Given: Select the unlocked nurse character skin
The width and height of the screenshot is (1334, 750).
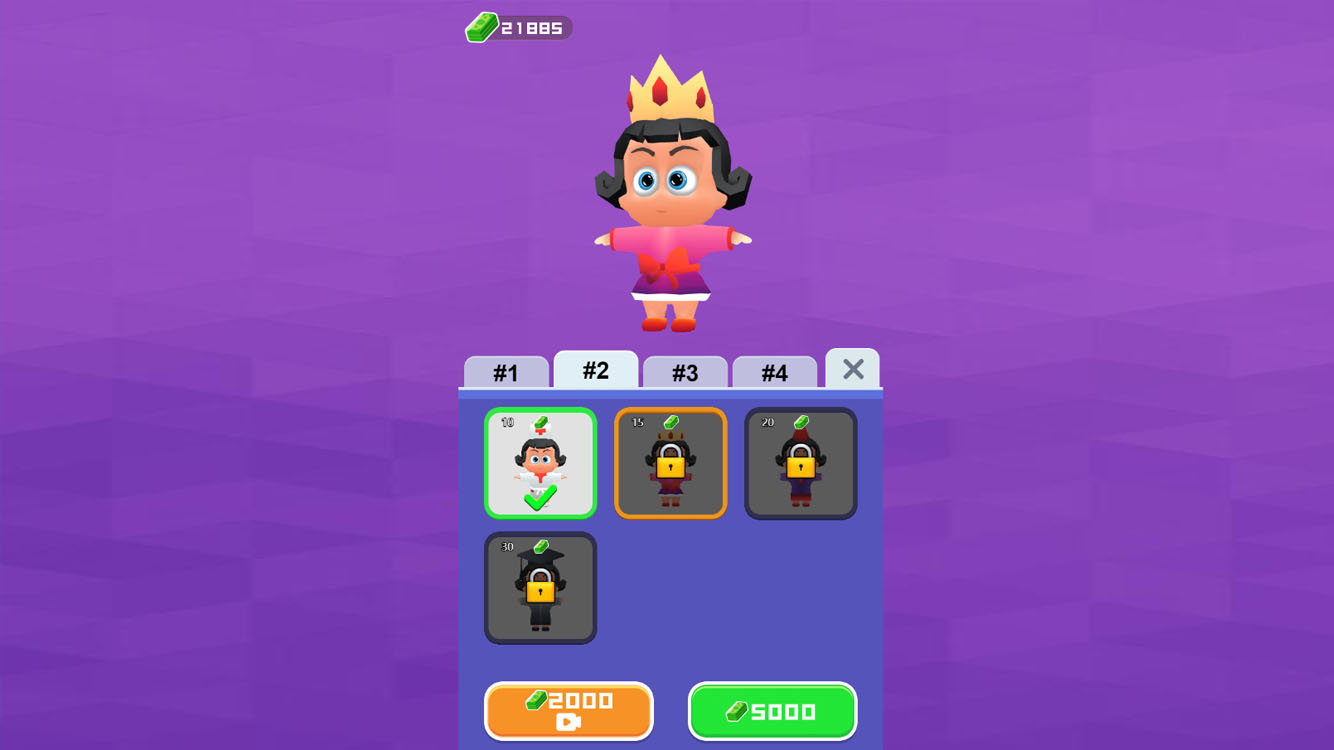Looking at the screenshot, I should pyautogui.click(x=540, y=462).
